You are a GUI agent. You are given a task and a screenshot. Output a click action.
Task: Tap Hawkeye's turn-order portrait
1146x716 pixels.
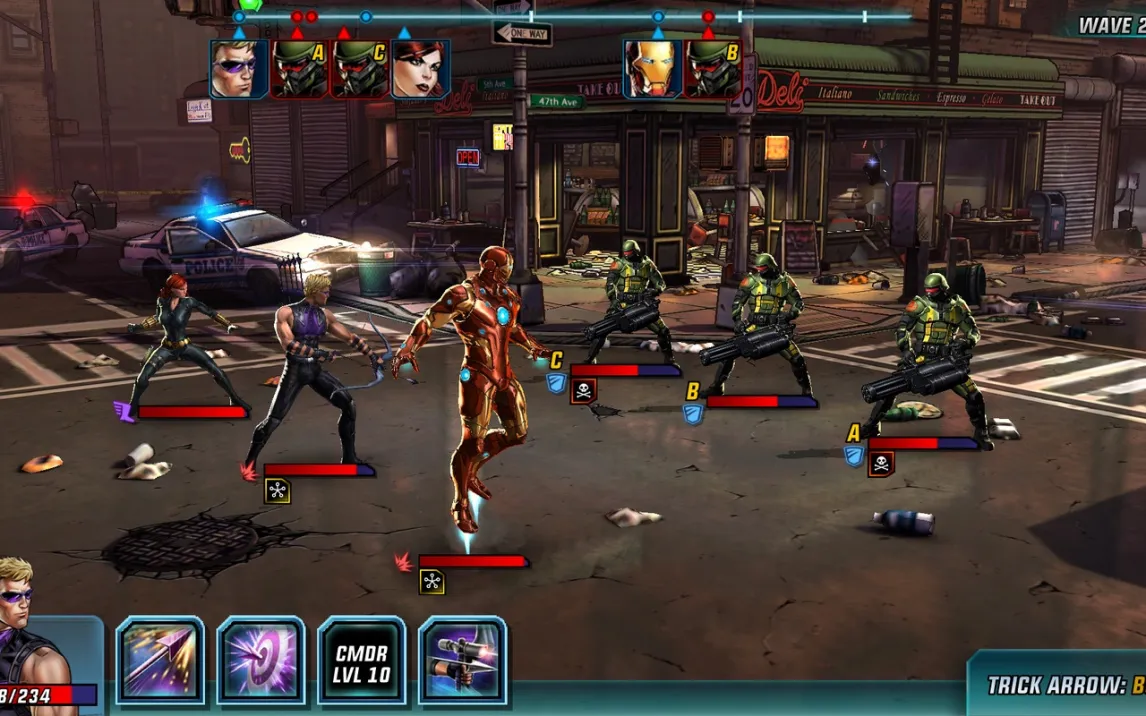[x=239, y=69]
